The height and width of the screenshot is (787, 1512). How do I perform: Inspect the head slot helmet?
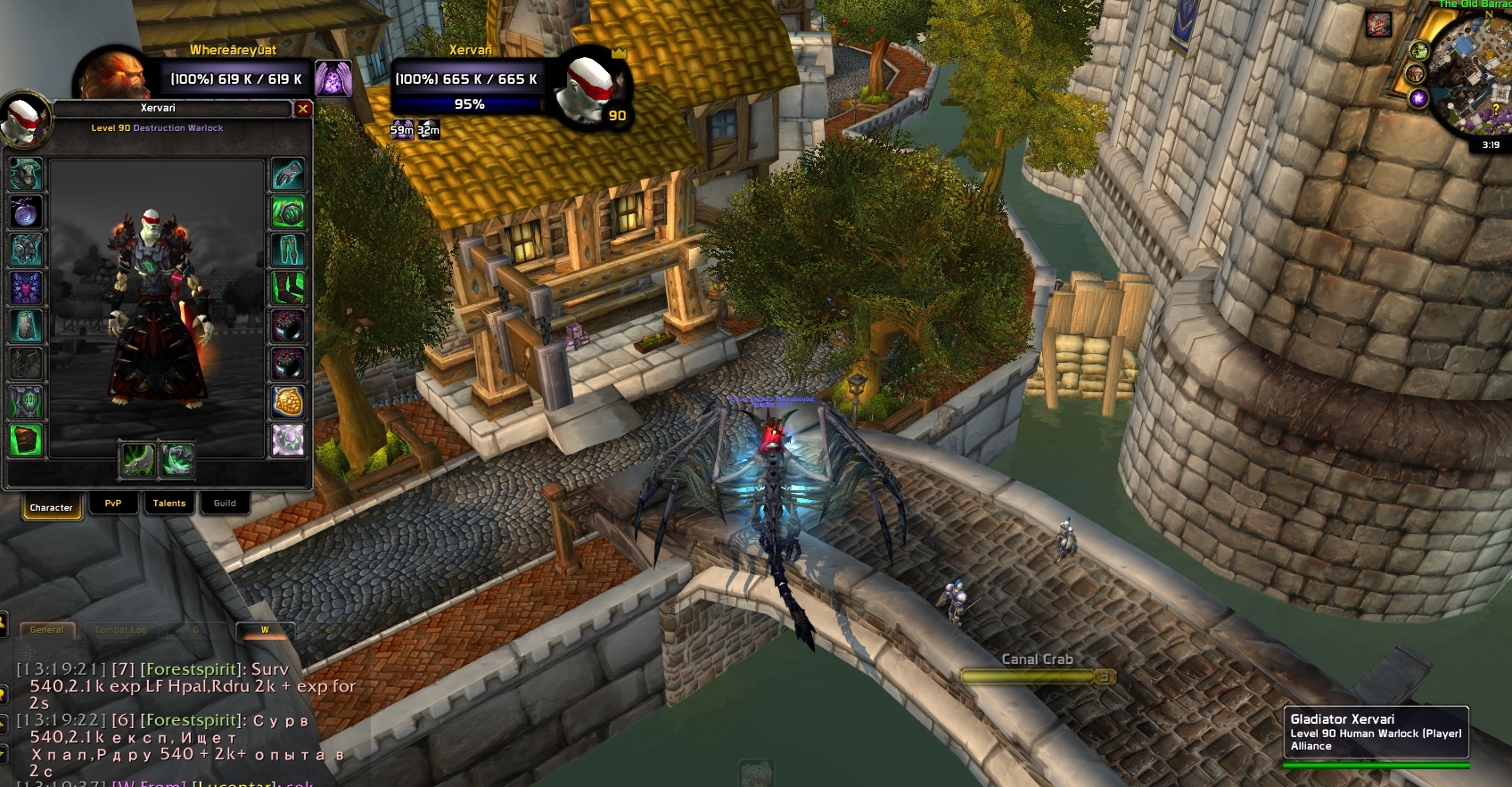[26, 175]
